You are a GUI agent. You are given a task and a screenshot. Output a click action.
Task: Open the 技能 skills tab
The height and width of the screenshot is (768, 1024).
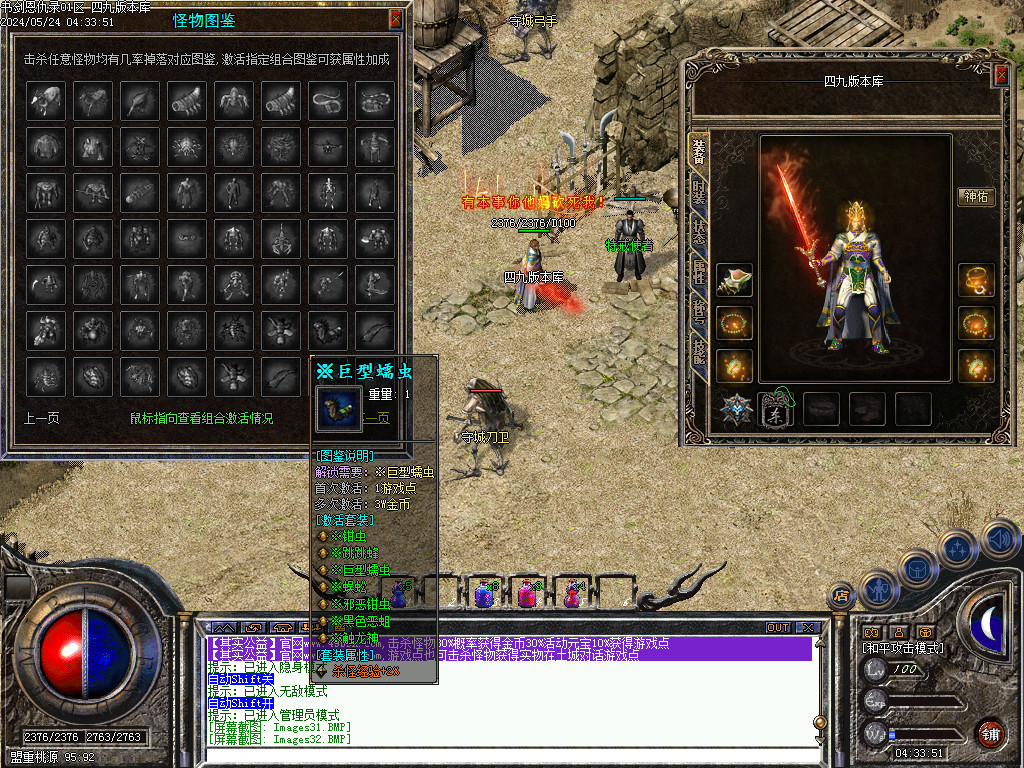coord(699,352)
